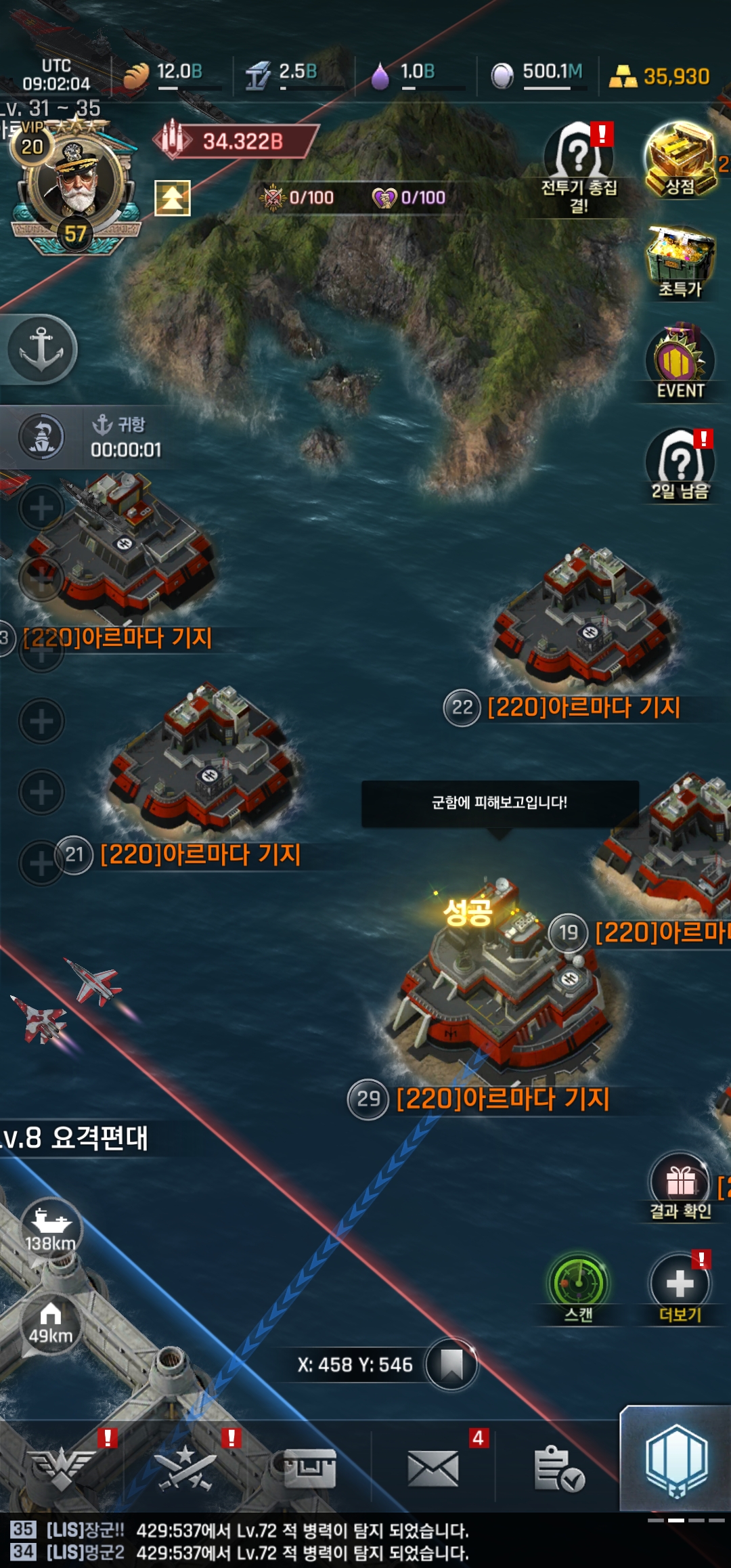Open the 초특가 special deal chest

tap(680, 261)
